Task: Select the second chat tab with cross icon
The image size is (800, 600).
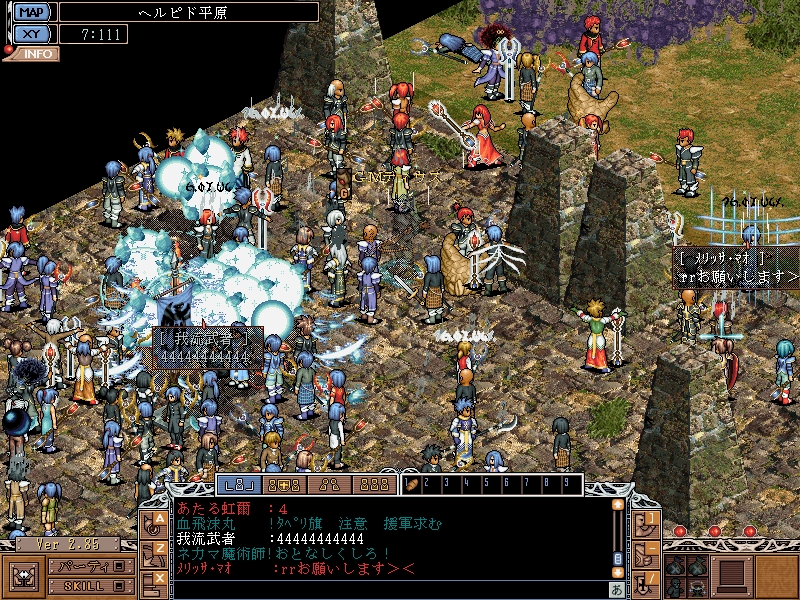Action: tap(286, 485)
